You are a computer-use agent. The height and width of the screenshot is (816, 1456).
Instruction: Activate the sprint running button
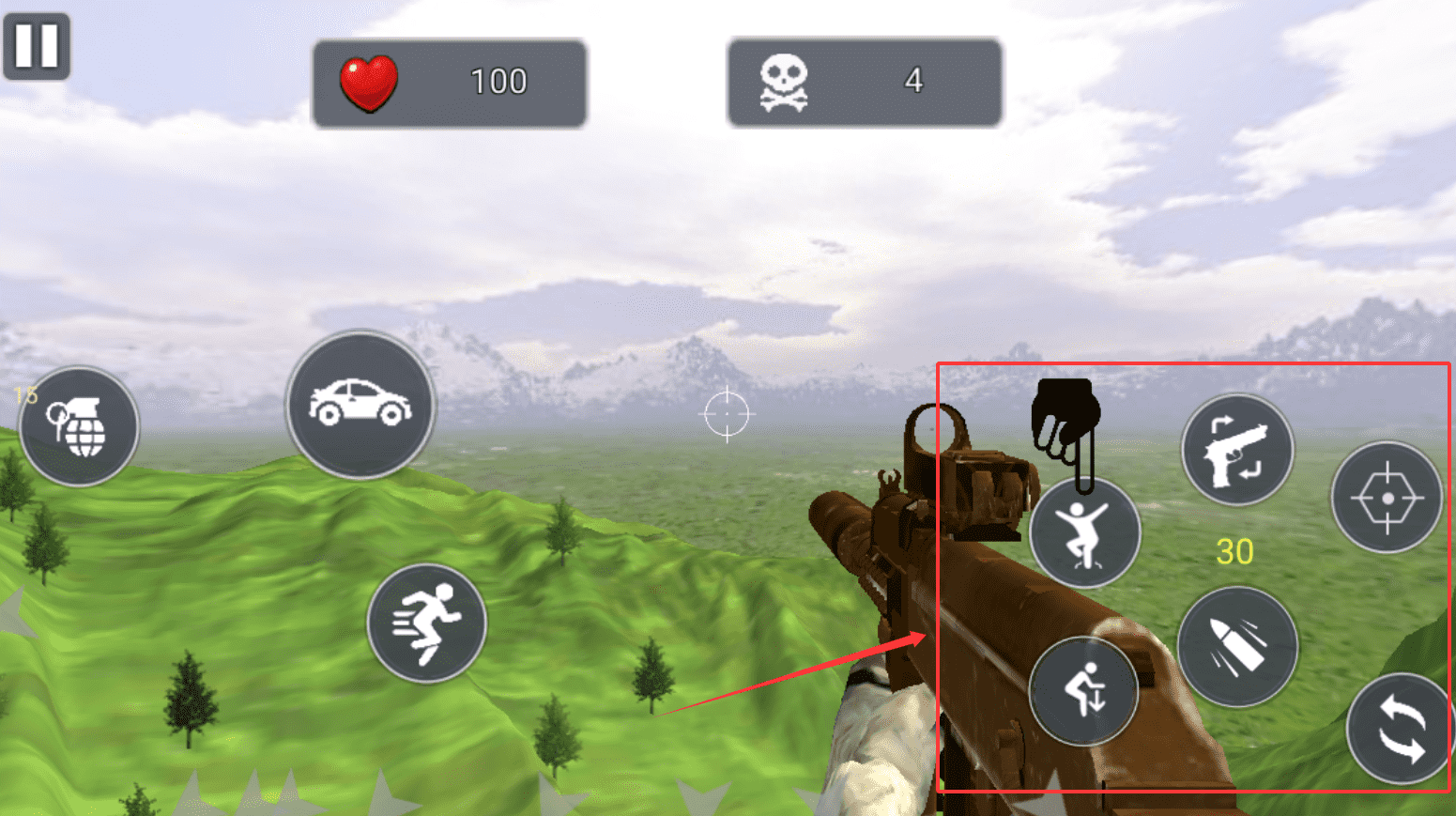tap(426, 623)
